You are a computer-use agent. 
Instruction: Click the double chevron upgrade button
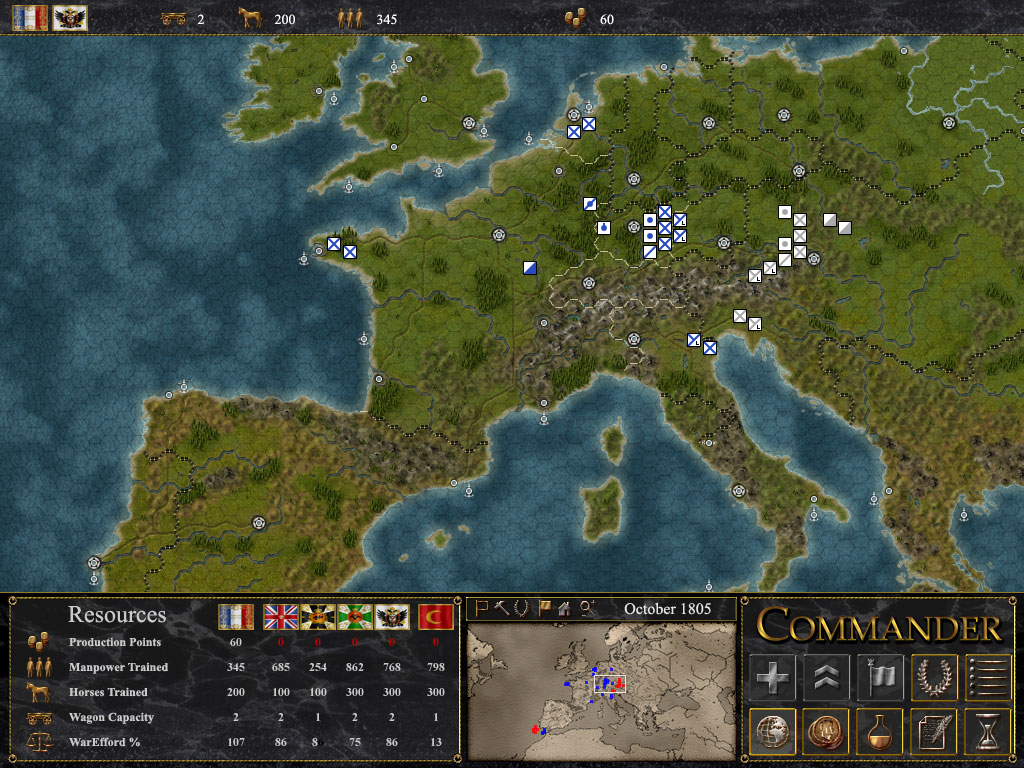(x=826, y=677)
